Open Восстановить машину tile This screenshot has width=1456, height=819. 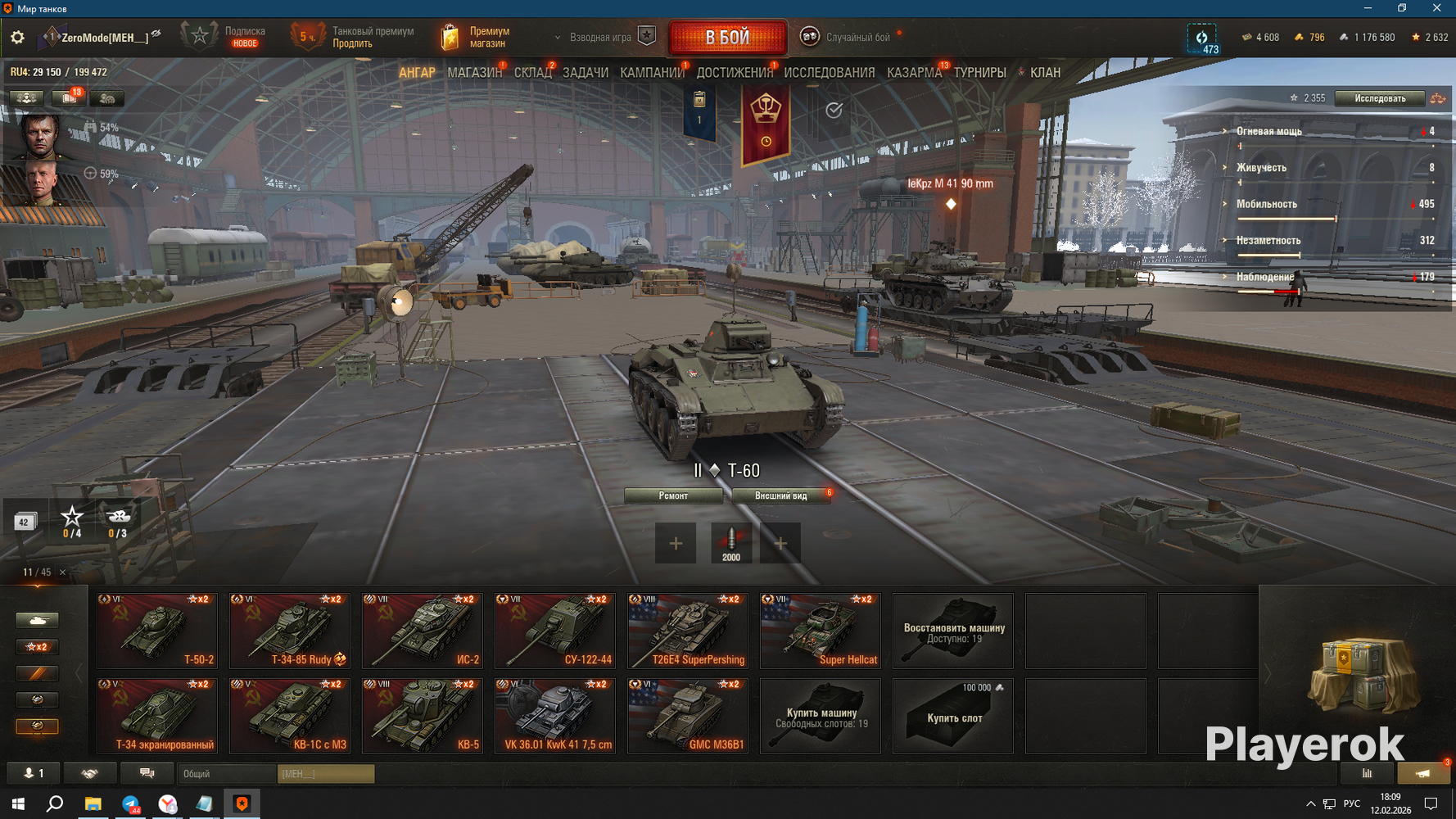(953, 631)
